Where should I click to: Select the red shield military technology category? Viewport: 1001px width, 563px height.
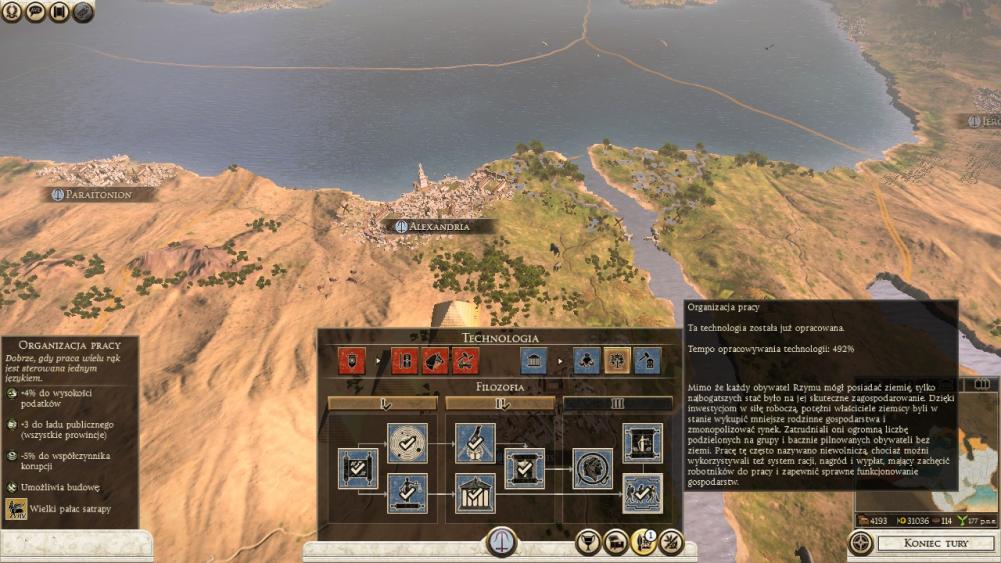tap(352, 360)
